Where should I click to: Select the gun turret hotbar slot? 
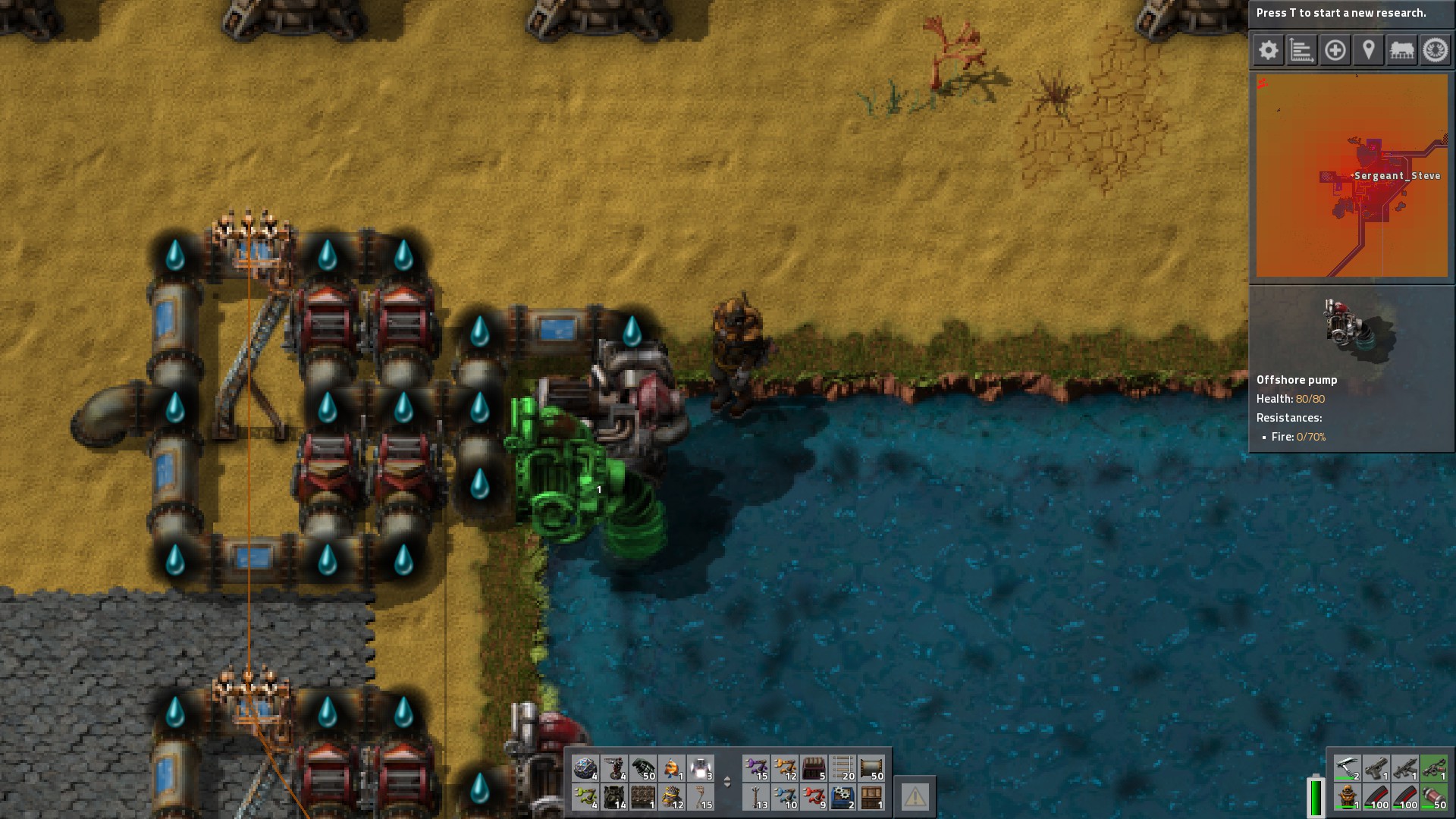click(x=614, y=768)
